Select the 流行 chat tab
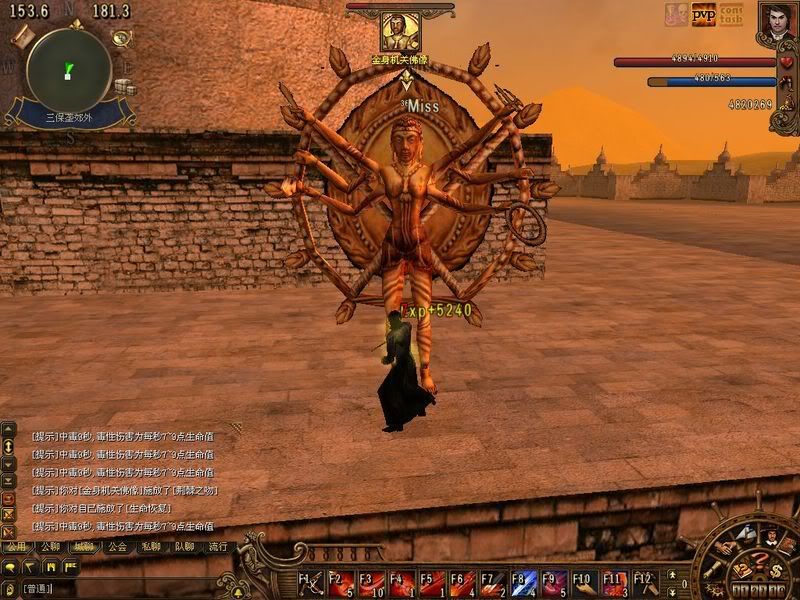Image resolution: width=800 pixels, height=600 pixels. (218, 547)
